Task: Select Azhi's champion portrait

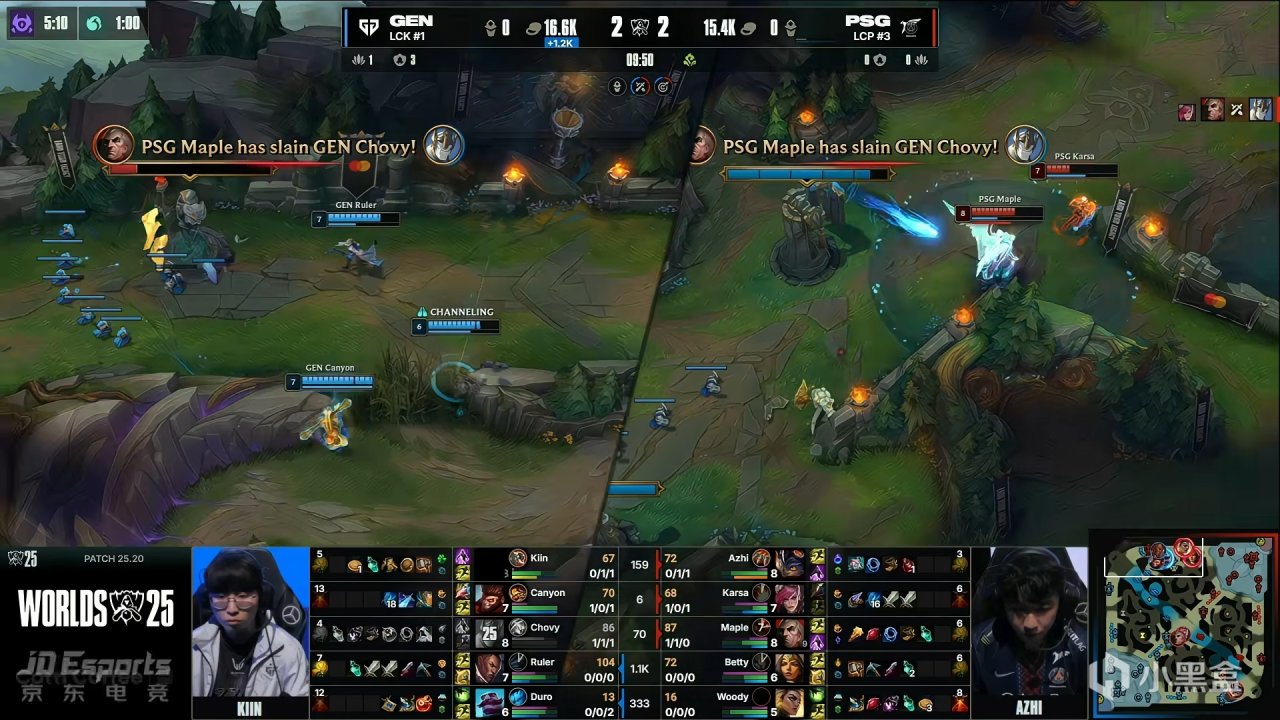Action: [789, 563]
